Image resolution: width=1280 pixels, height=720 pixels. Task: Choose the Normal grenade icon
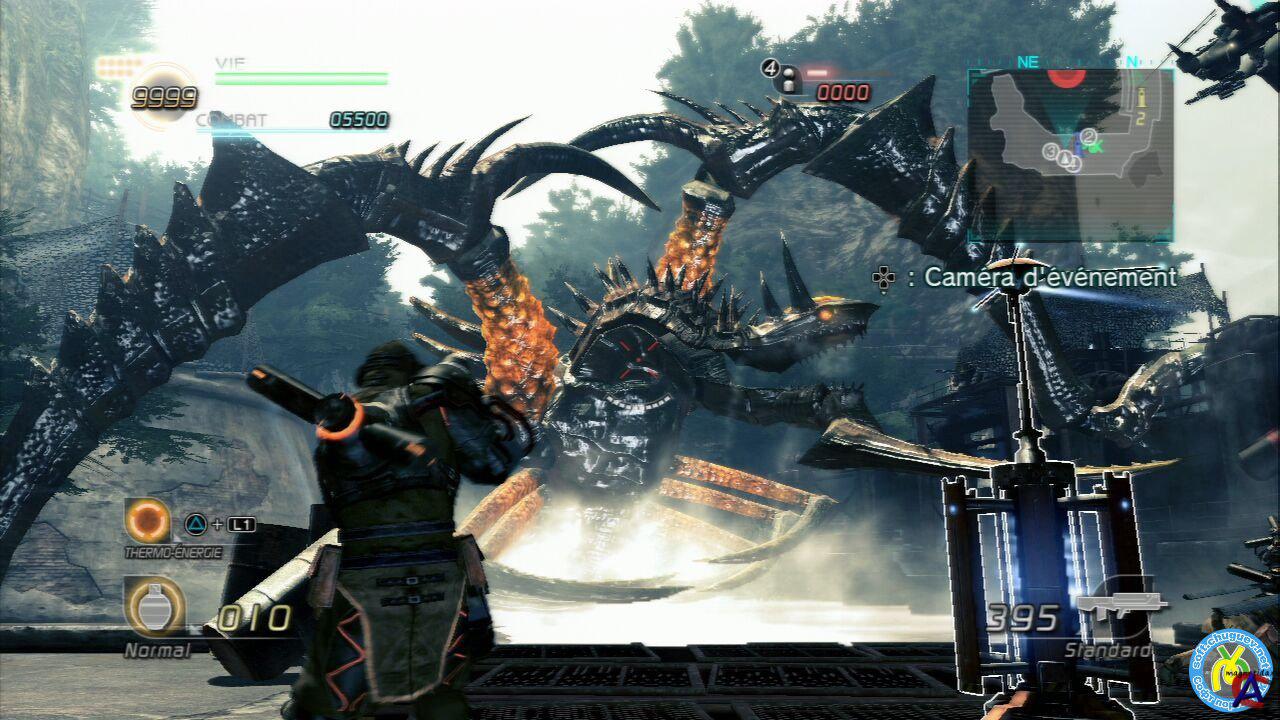pos(153,606)
